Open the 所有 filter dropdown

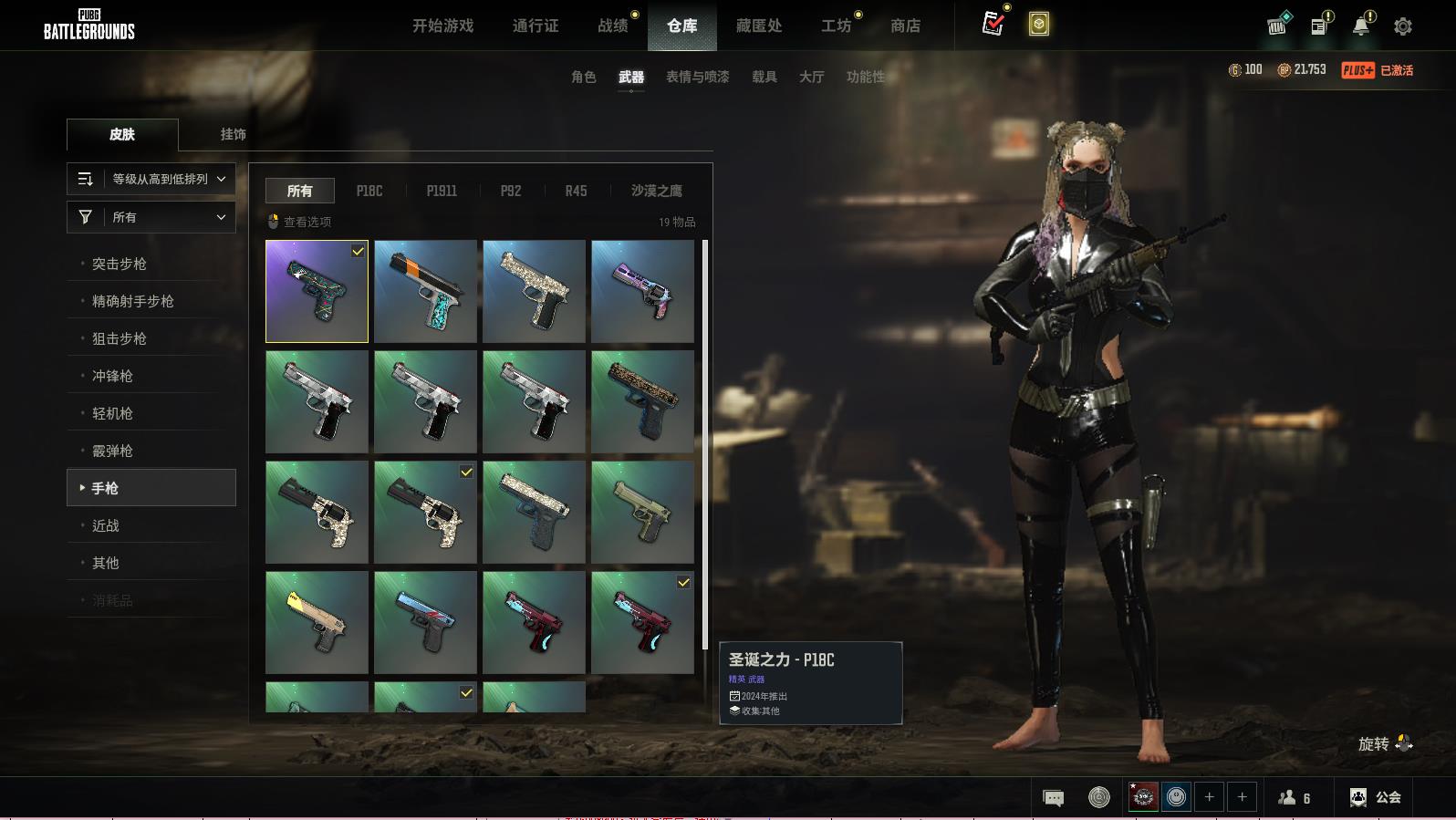pos(151,217)
